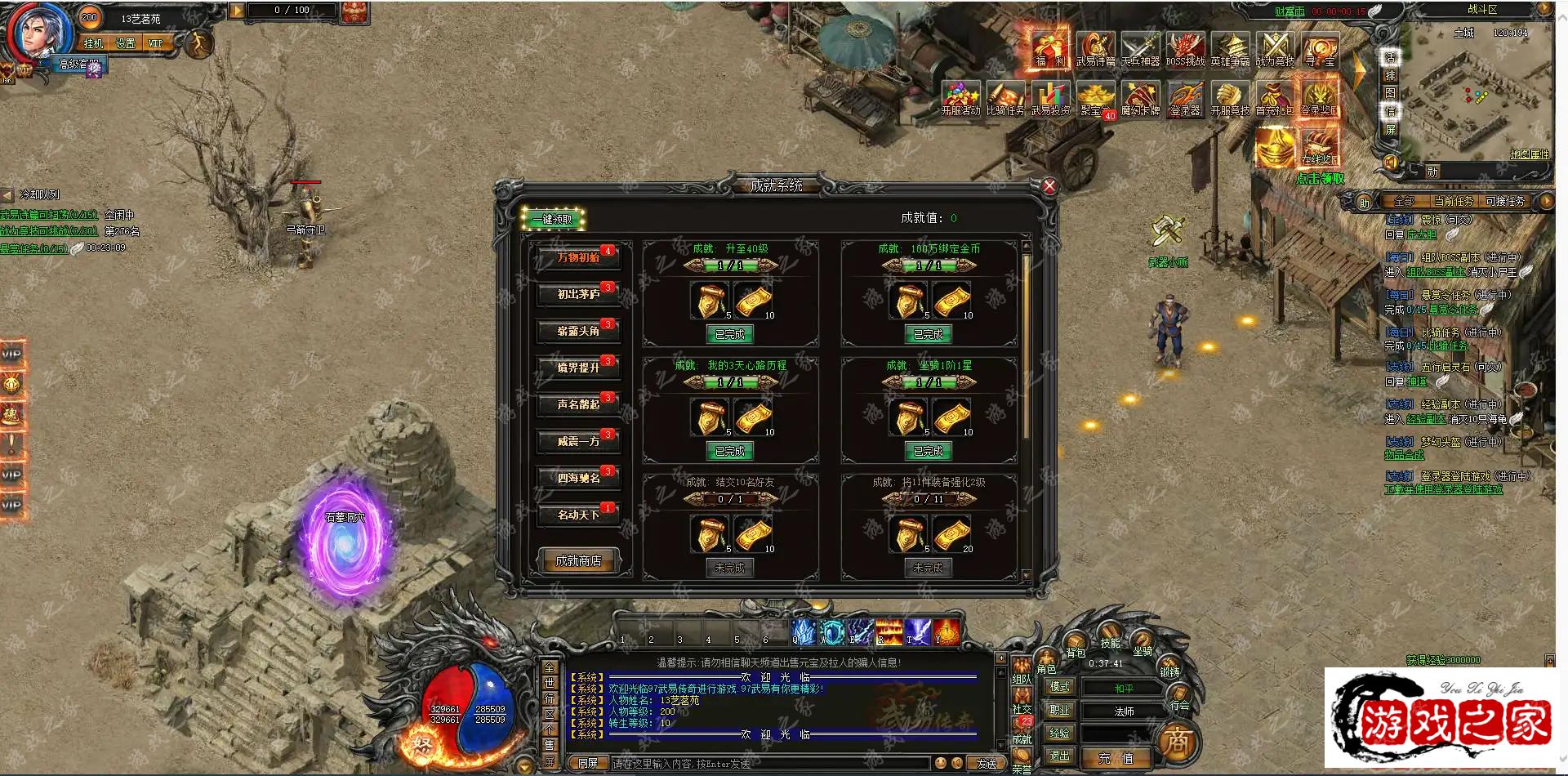Screen dimensions: 1568x776
Task: Send the chat message with 发送
Action: tap(986, 764)
